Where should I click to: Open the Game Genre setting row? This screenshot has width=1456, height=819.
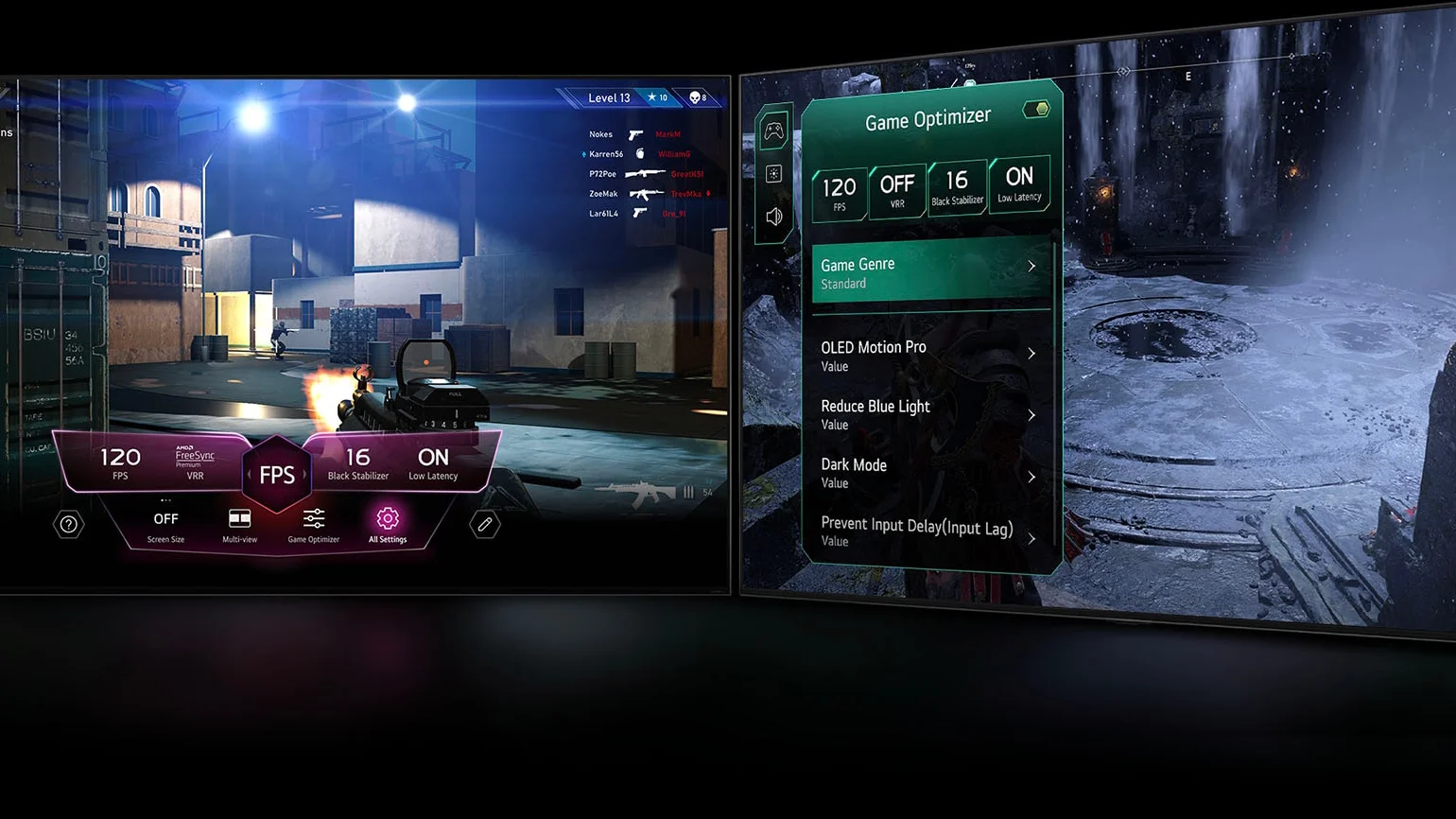(x=929, y=272)
